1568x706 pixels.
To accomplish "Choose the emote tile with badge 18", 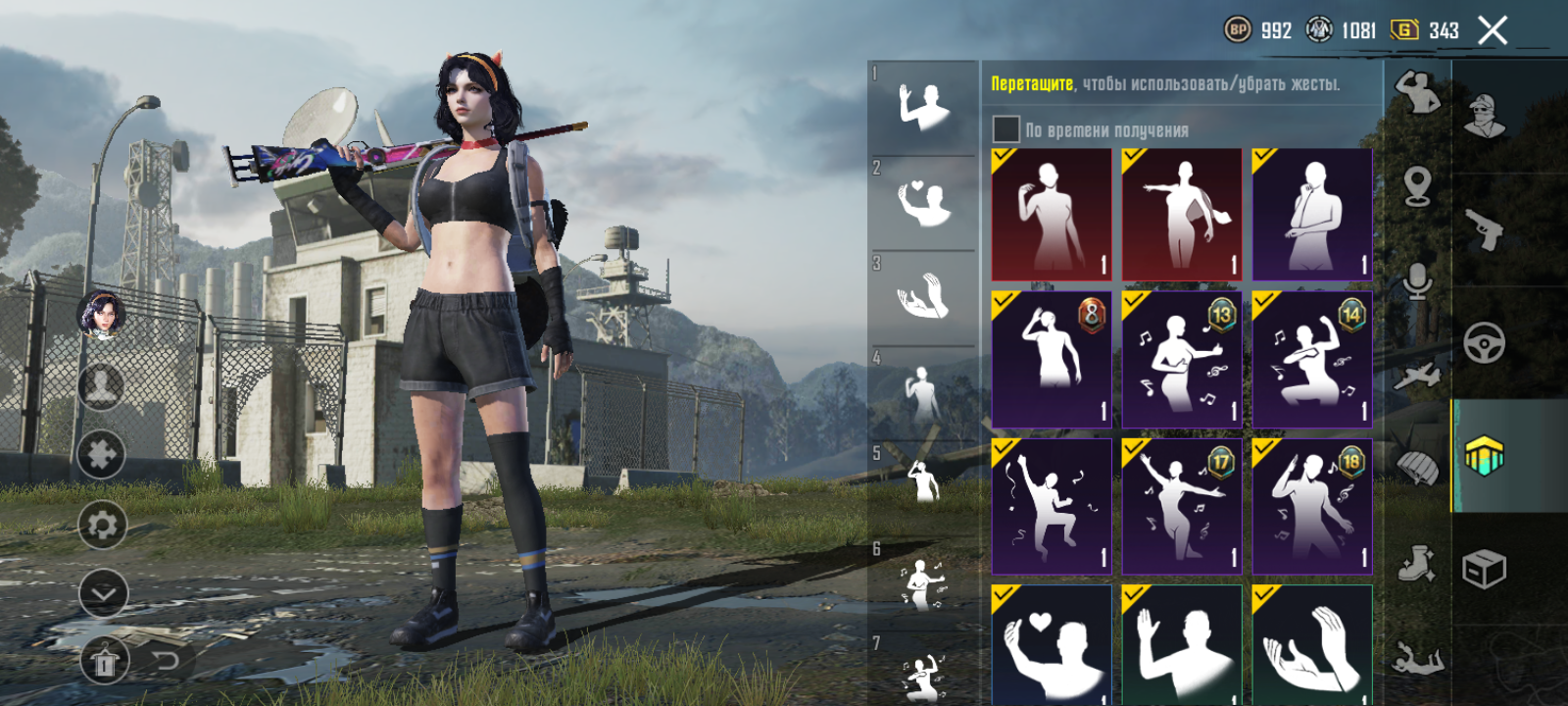I will coord(1312,506).
